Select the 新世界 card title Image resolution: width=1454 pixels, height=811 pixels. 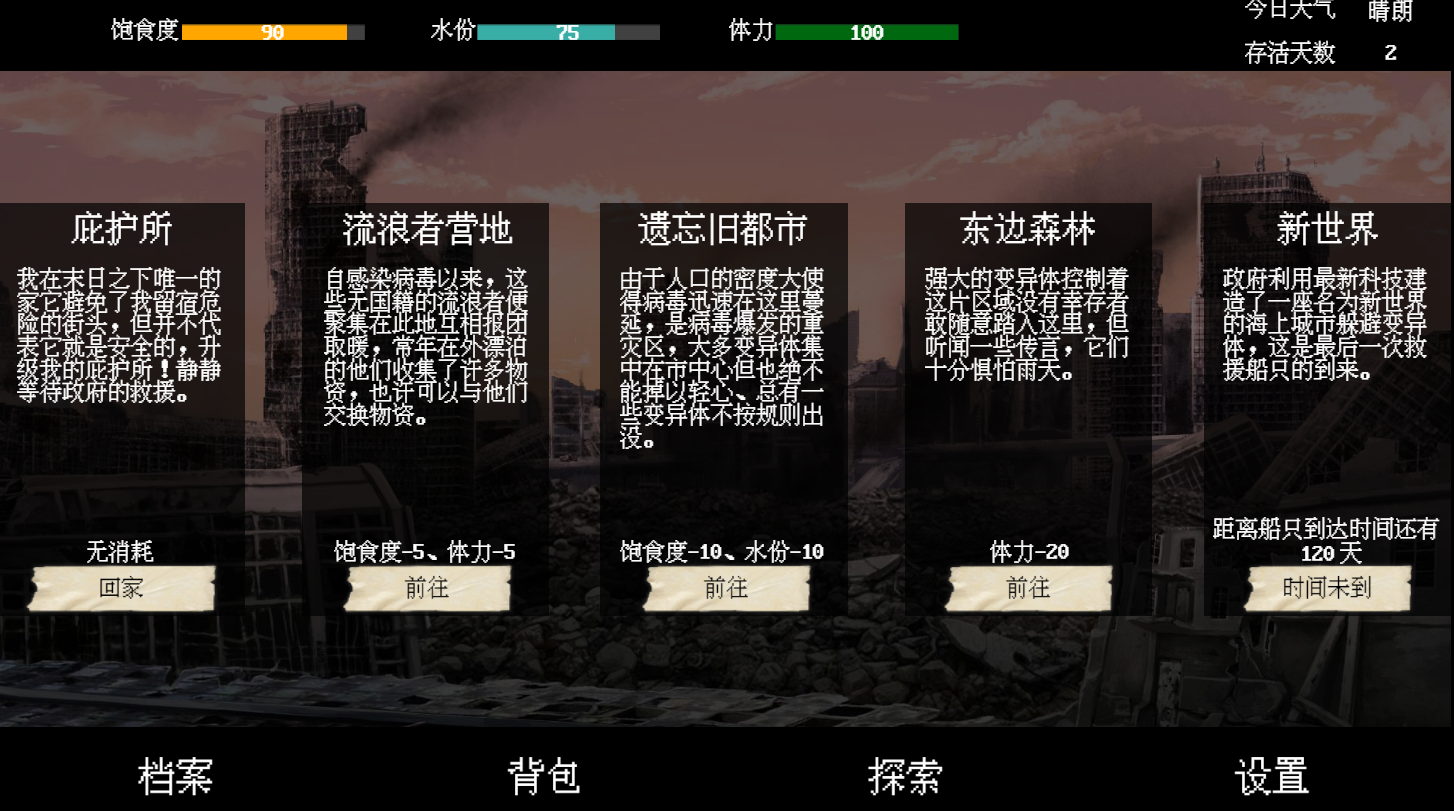click(x=1328, y=227)
